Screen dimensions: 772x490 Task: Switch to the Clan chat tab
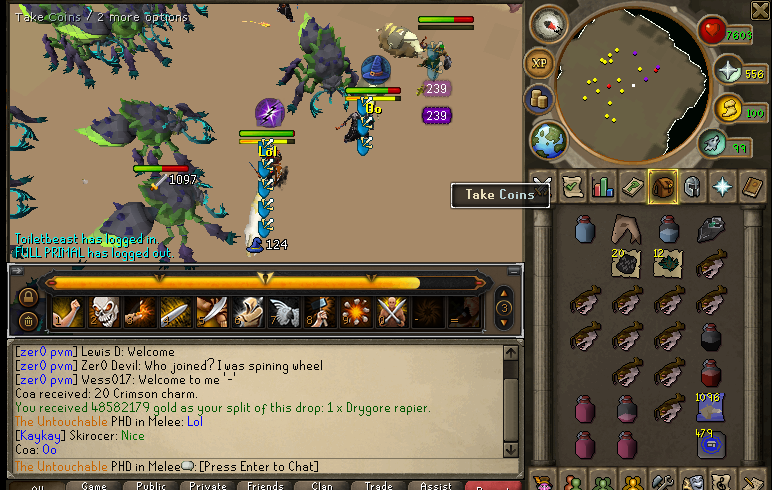(x=321, y=485)
